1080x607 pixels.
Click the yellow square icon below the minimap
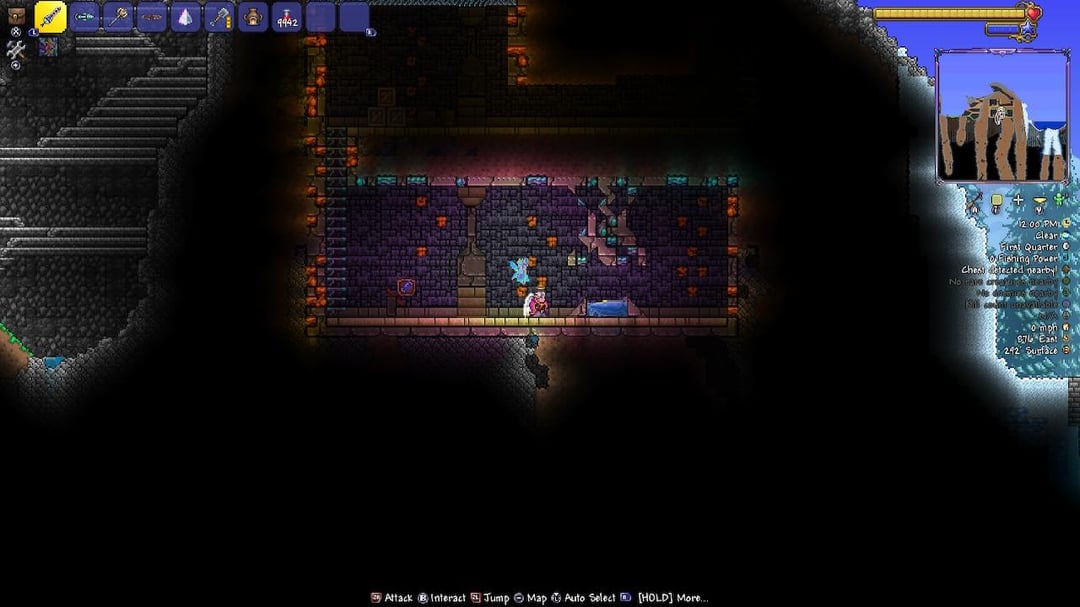[x=996, y=202]
